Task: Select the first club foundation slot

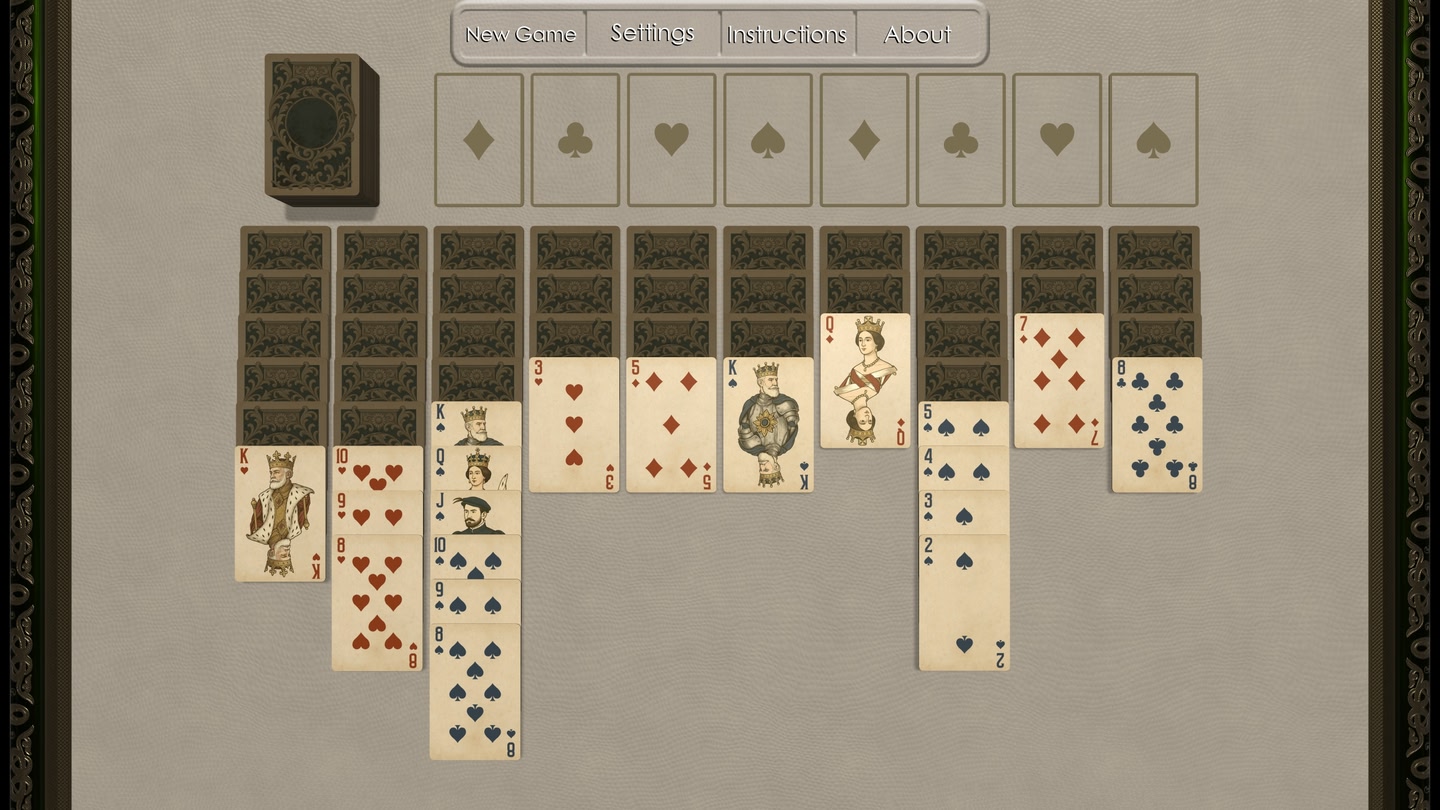Action: tap(574, 137)
